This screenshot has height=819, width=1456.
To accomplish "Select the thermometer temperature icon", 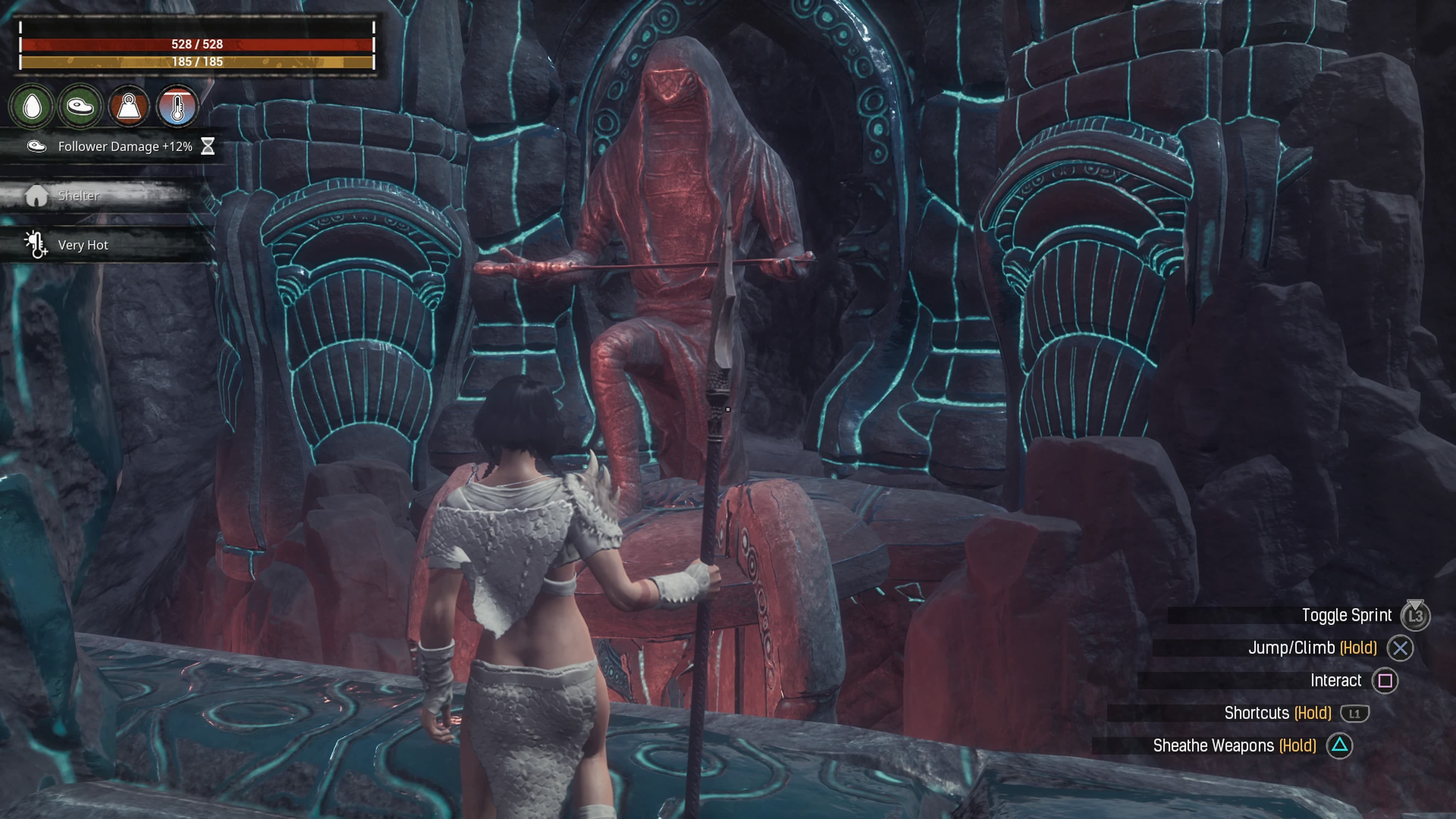I will (177, 106).
